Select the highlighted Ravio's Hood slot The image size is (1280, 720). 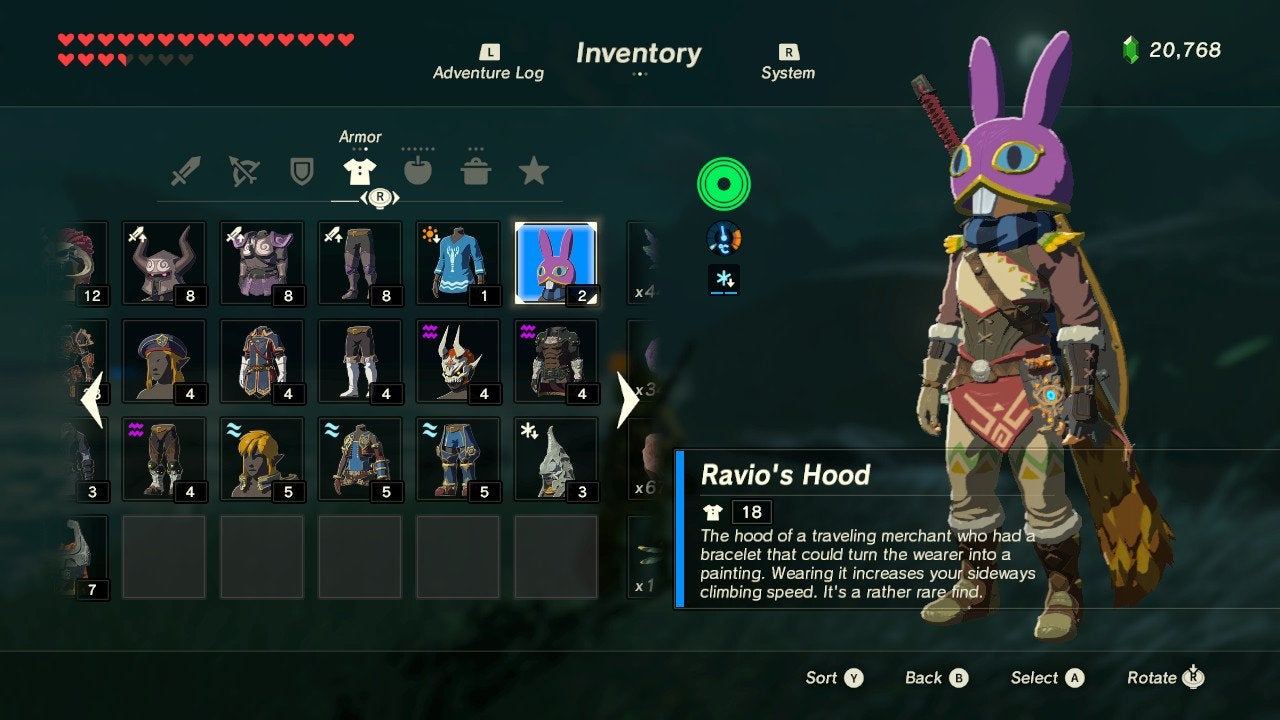[555, 262]
